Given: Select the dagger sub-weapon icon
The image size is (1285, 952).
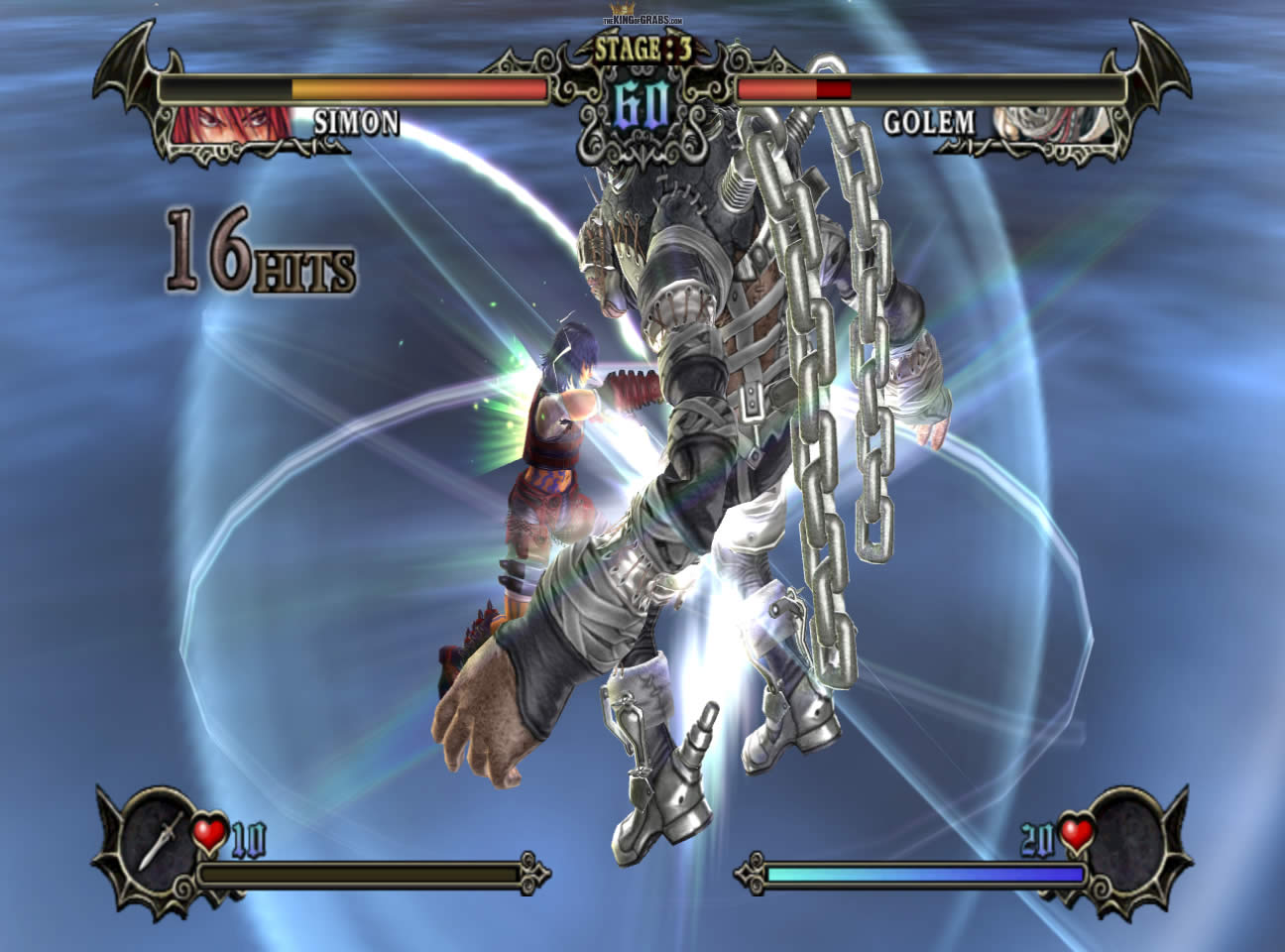Looking at the screenshot, I should [x=157, y=836].
